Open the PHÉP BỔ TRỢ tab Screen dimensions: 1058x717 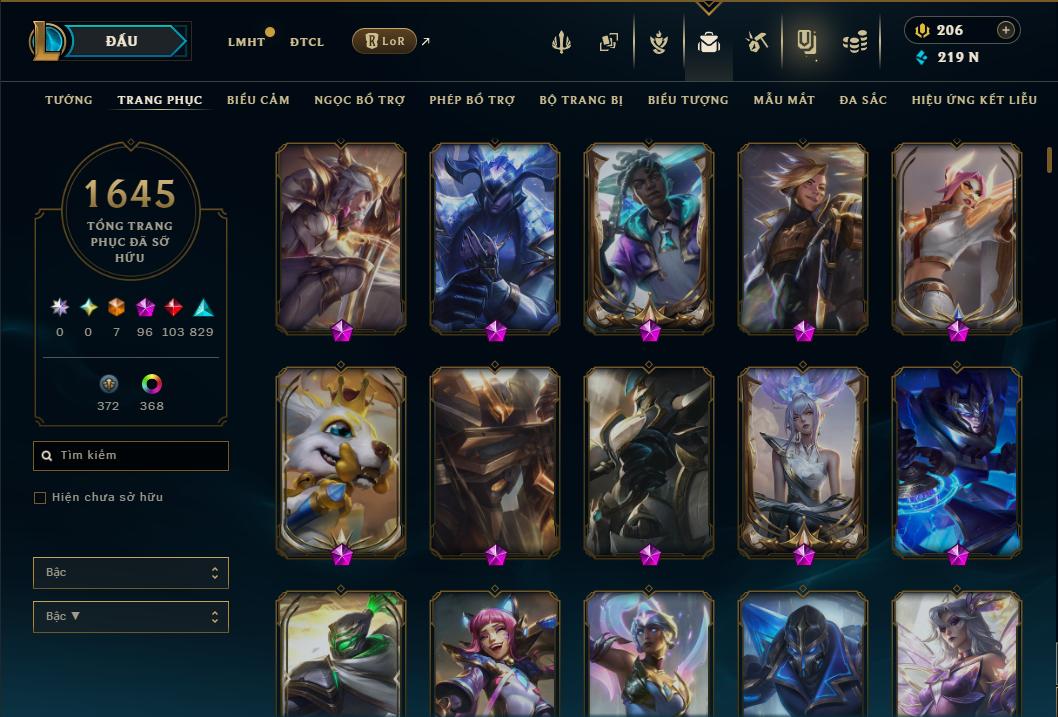[472, 100]
